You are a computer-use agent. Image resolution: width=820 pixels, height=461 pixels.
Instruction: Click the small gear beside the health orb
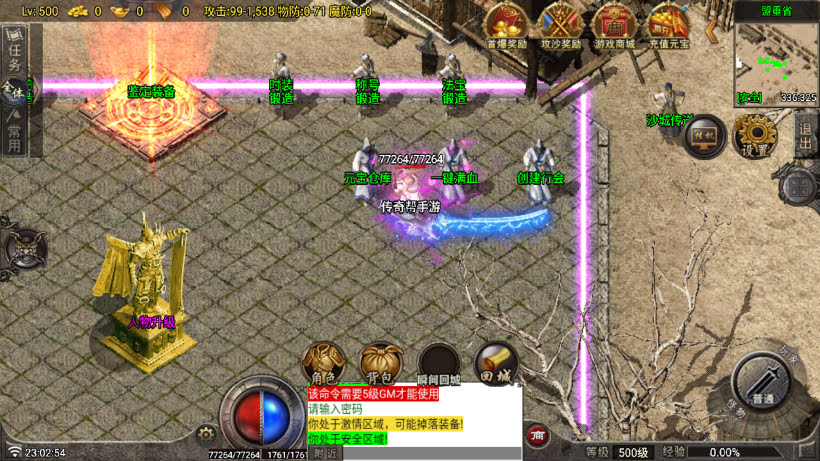click(207, 433)
